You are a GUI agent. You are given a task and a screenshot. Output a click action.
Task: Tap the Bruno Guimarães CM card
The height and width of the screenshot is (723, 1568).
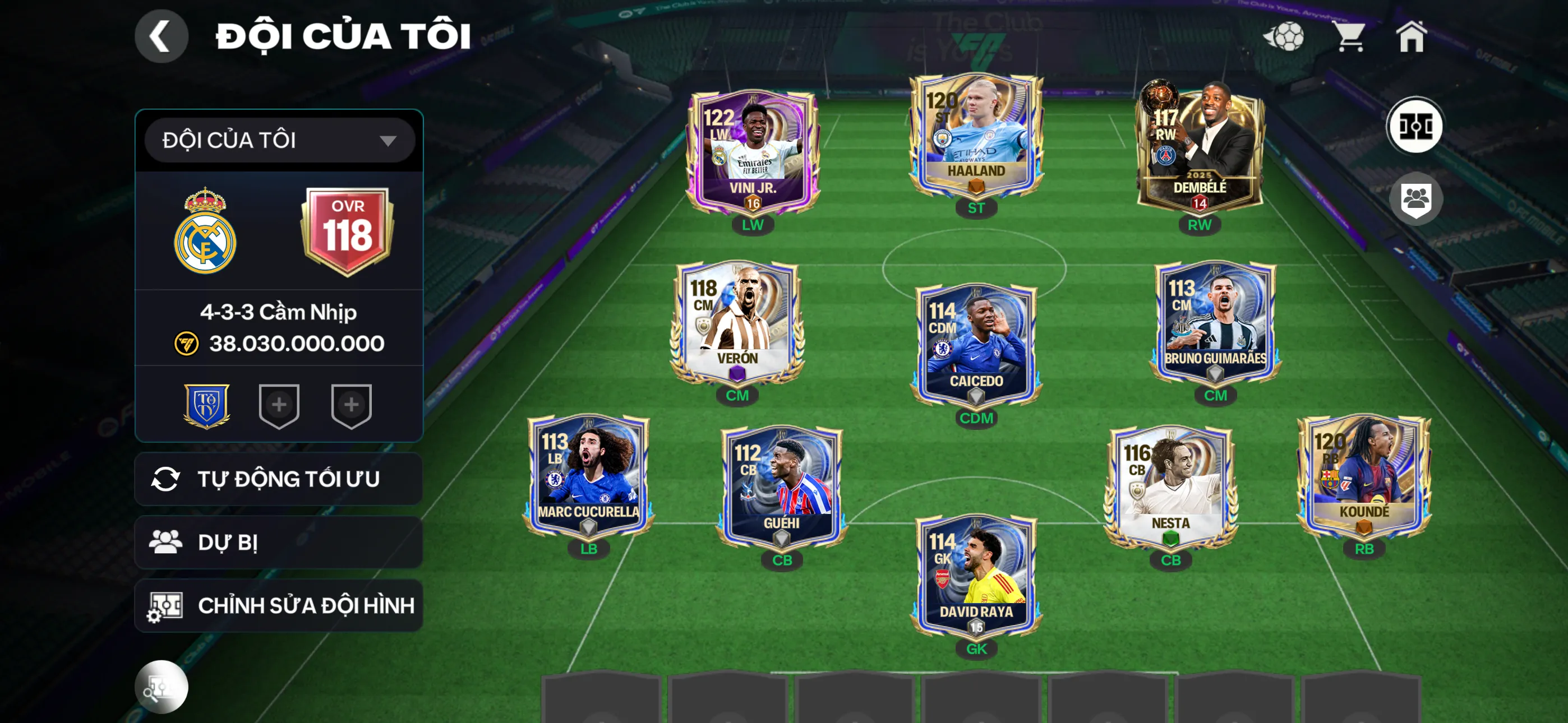[1215, 324]
